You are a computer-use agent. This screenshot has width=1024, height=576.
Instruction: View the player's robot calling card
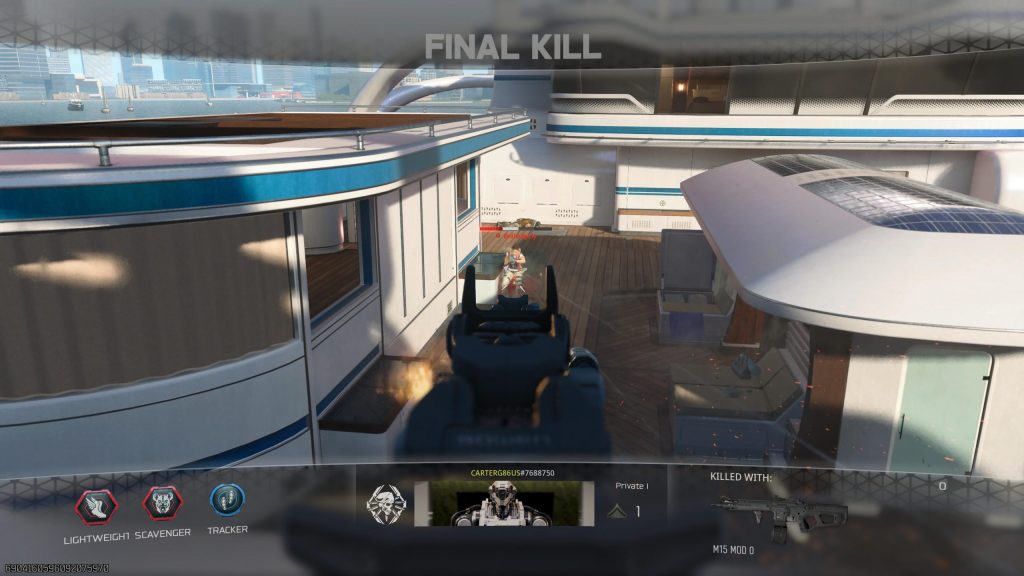(497, 503)
